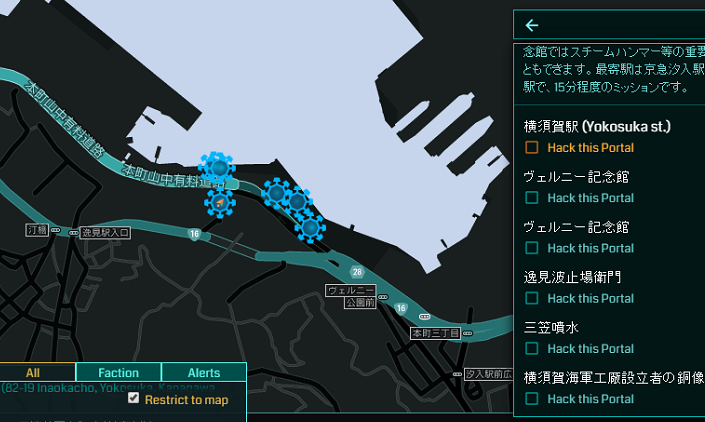The image size is (705, 422).
Task: Switch to the All comms tab
Action: [x=33, y=373]
